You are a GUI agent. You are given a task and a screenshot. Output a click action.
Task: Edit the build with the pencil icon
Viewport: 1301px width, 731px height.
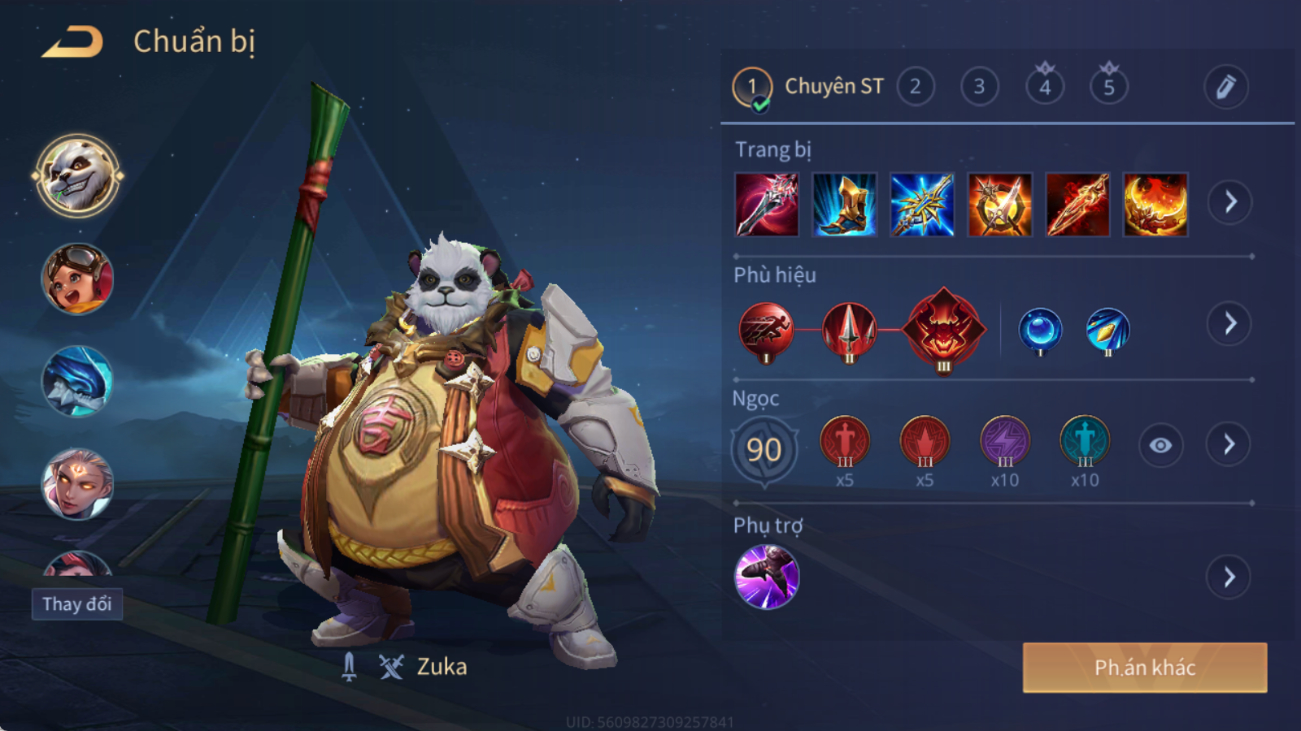(1226, 87)
